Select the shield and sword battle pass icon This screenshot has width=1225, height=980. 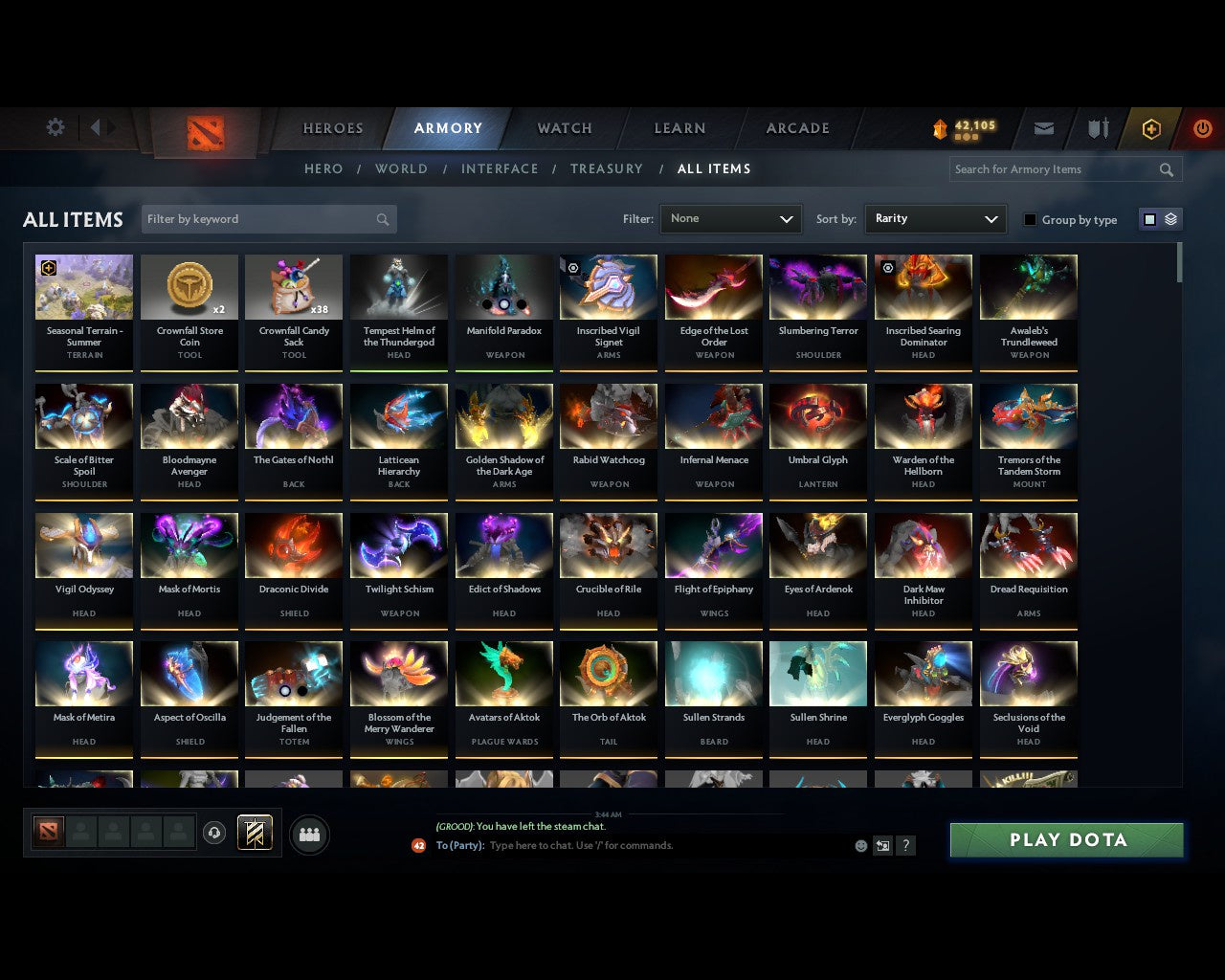click(x=1097, y=127)
